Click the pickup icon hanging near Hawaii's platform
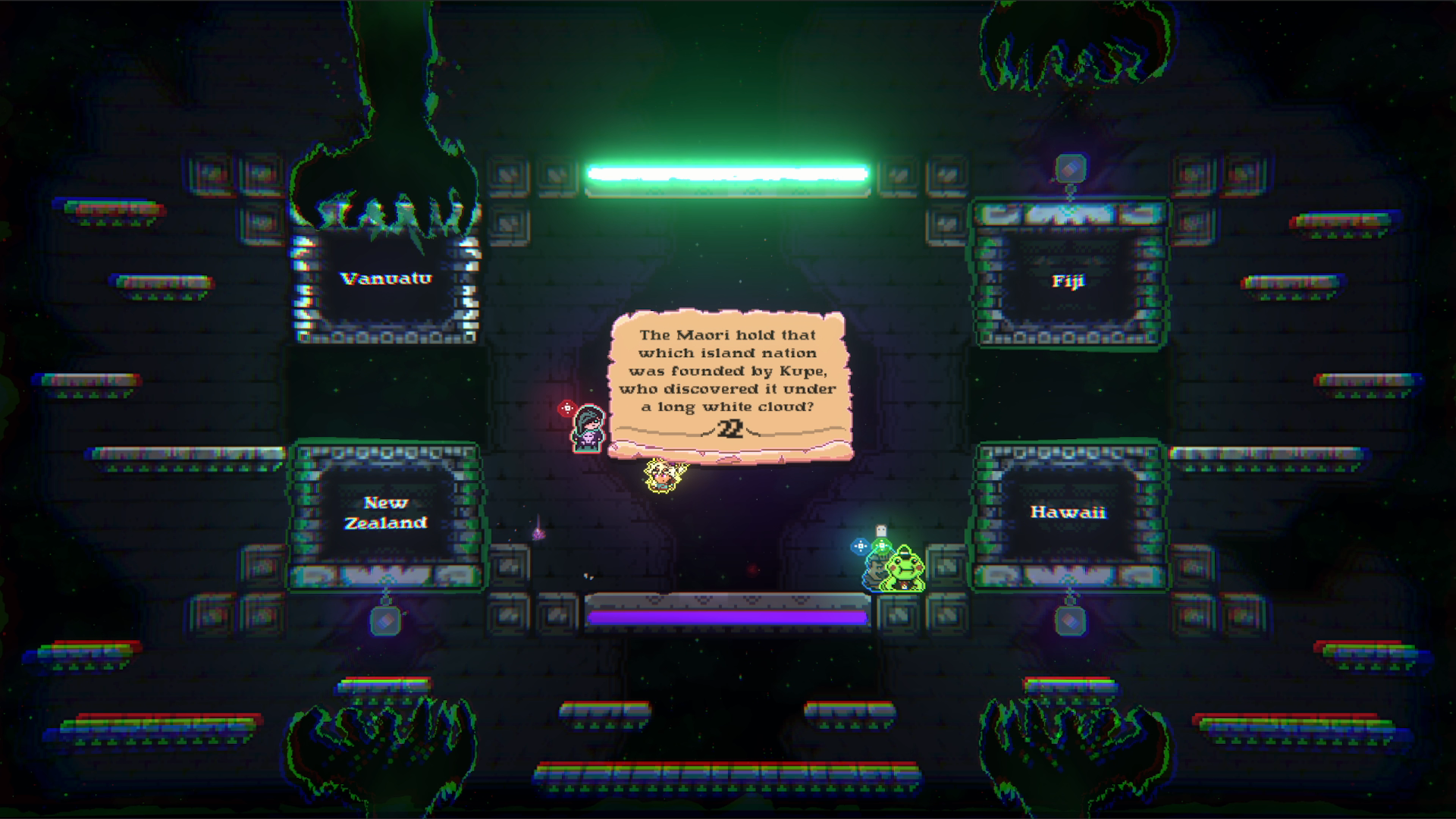Viewport: 1456px width, 819px height. (1071, 620)
